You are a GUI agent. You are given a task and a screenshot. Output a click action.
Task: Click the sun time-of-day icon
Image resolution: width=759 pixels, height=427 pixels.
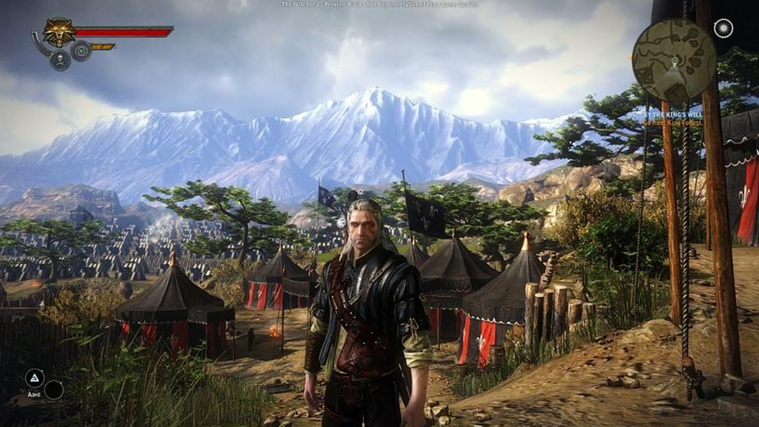coord(722,29)
